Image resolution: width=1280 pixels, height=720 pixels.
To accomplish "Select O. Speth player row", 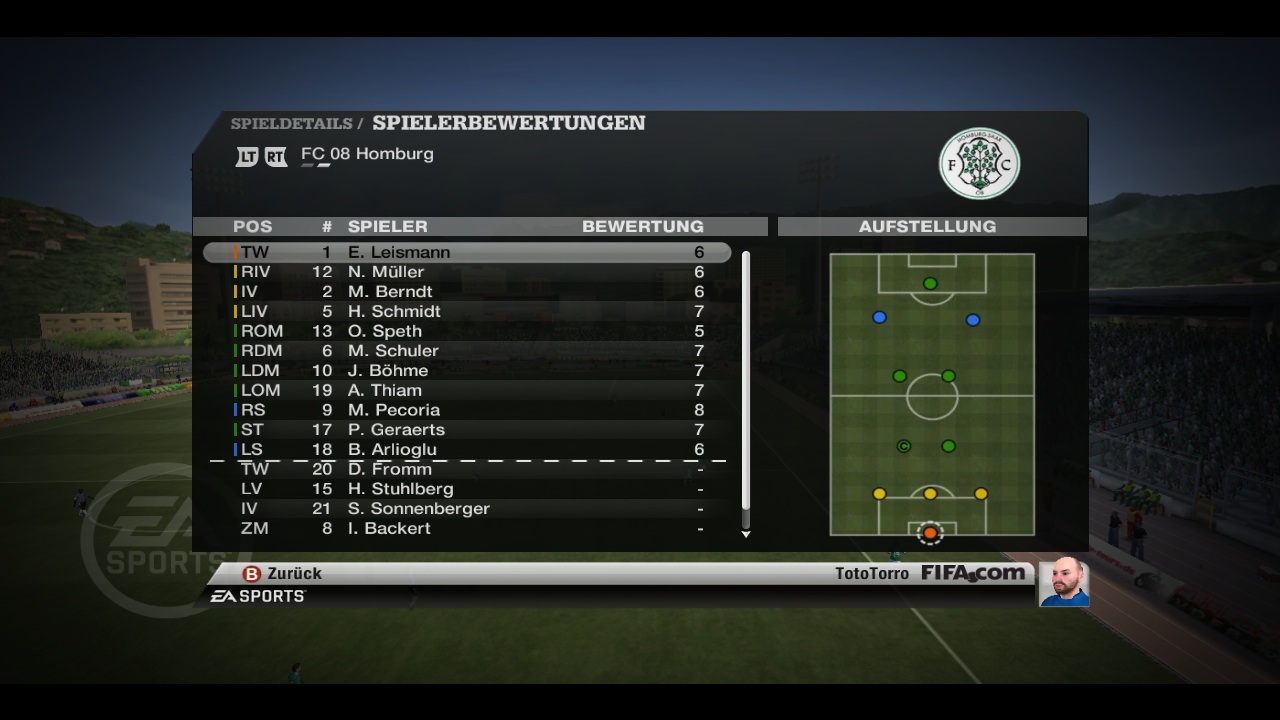I will pos(467,331).
